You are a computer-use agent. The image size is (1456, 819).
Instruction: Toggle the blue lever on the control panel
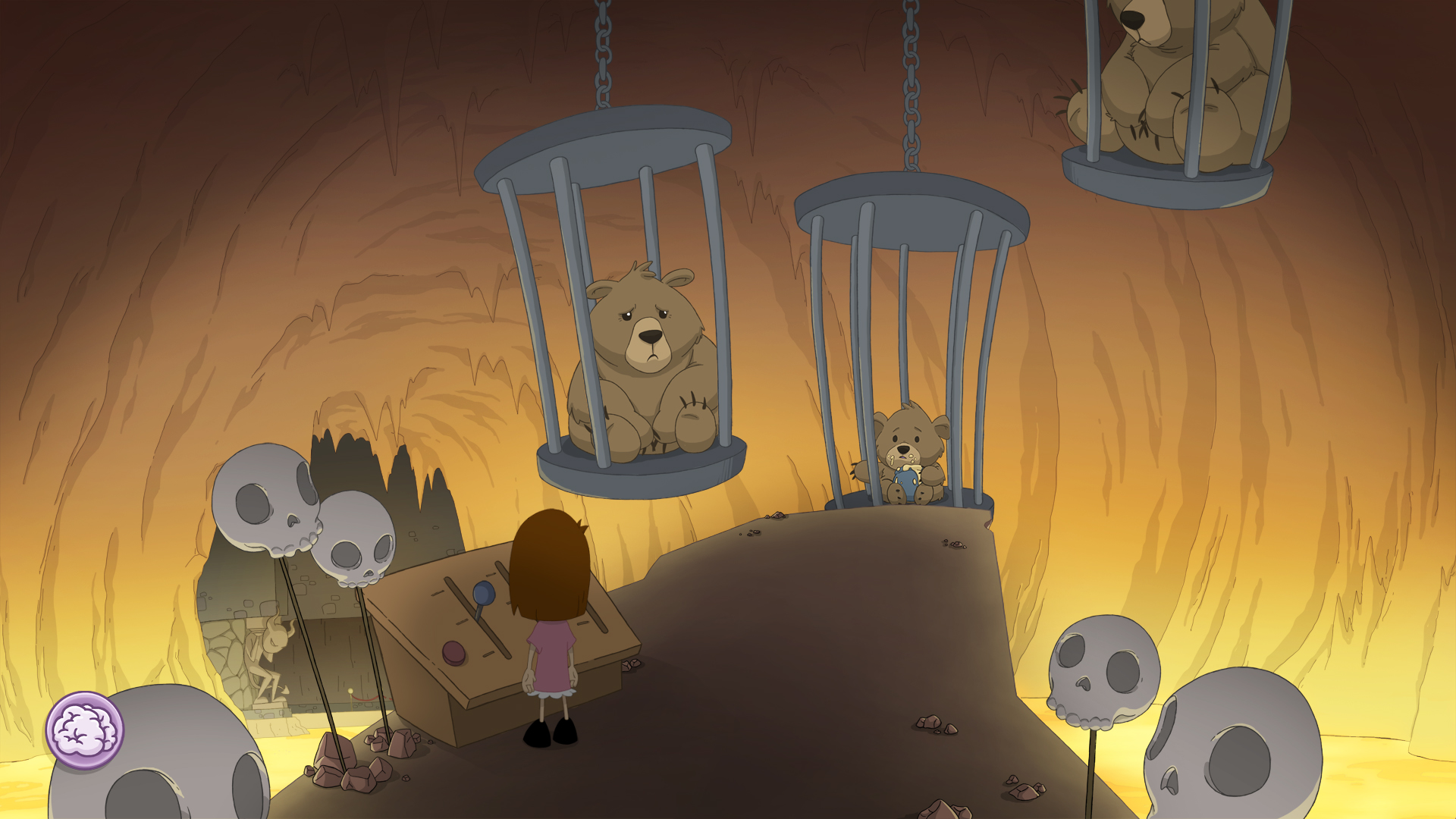click(482, 595)
